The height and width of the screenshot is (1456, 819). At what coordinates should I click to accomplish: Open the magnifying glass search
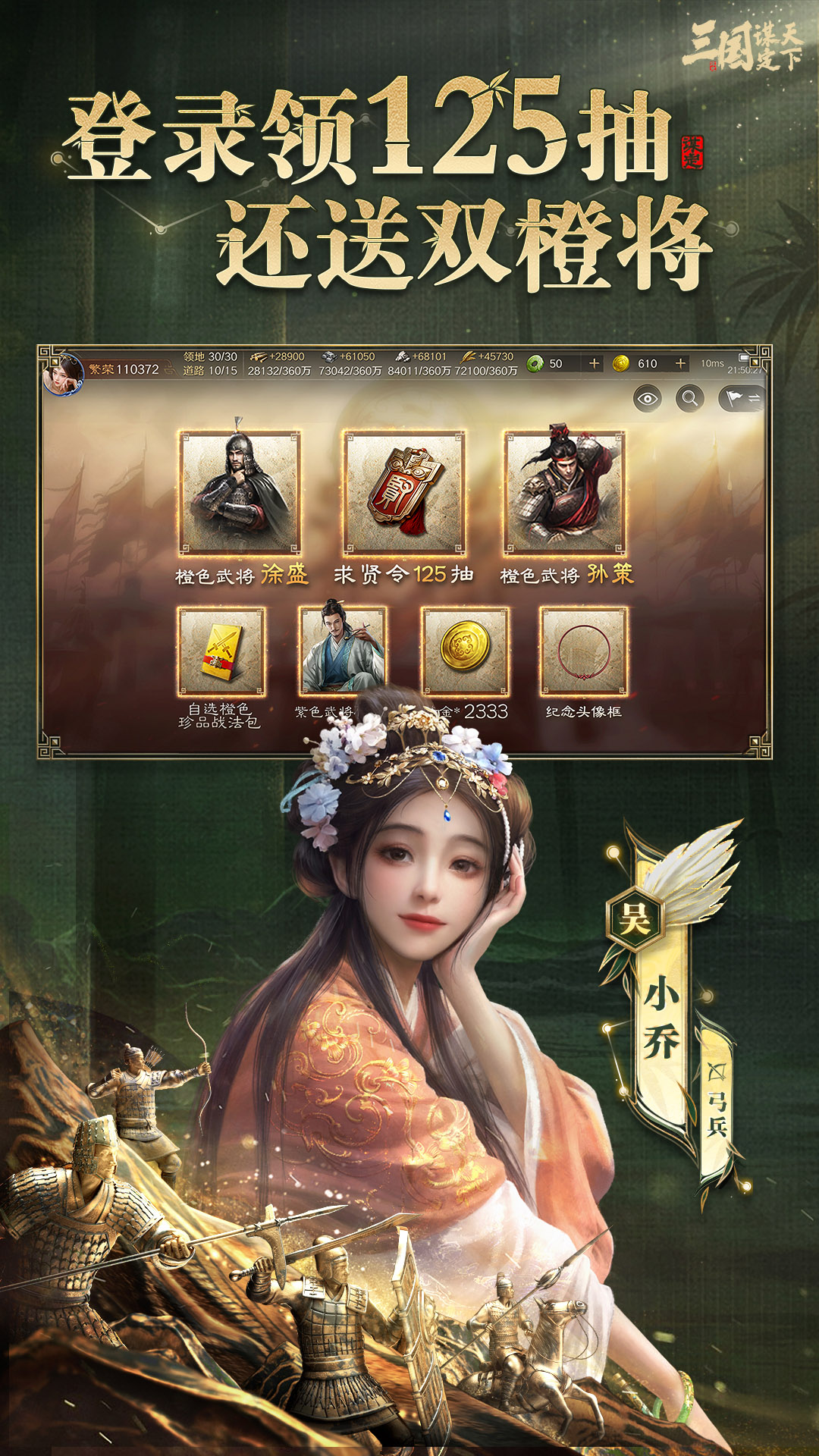click(689, 398)
